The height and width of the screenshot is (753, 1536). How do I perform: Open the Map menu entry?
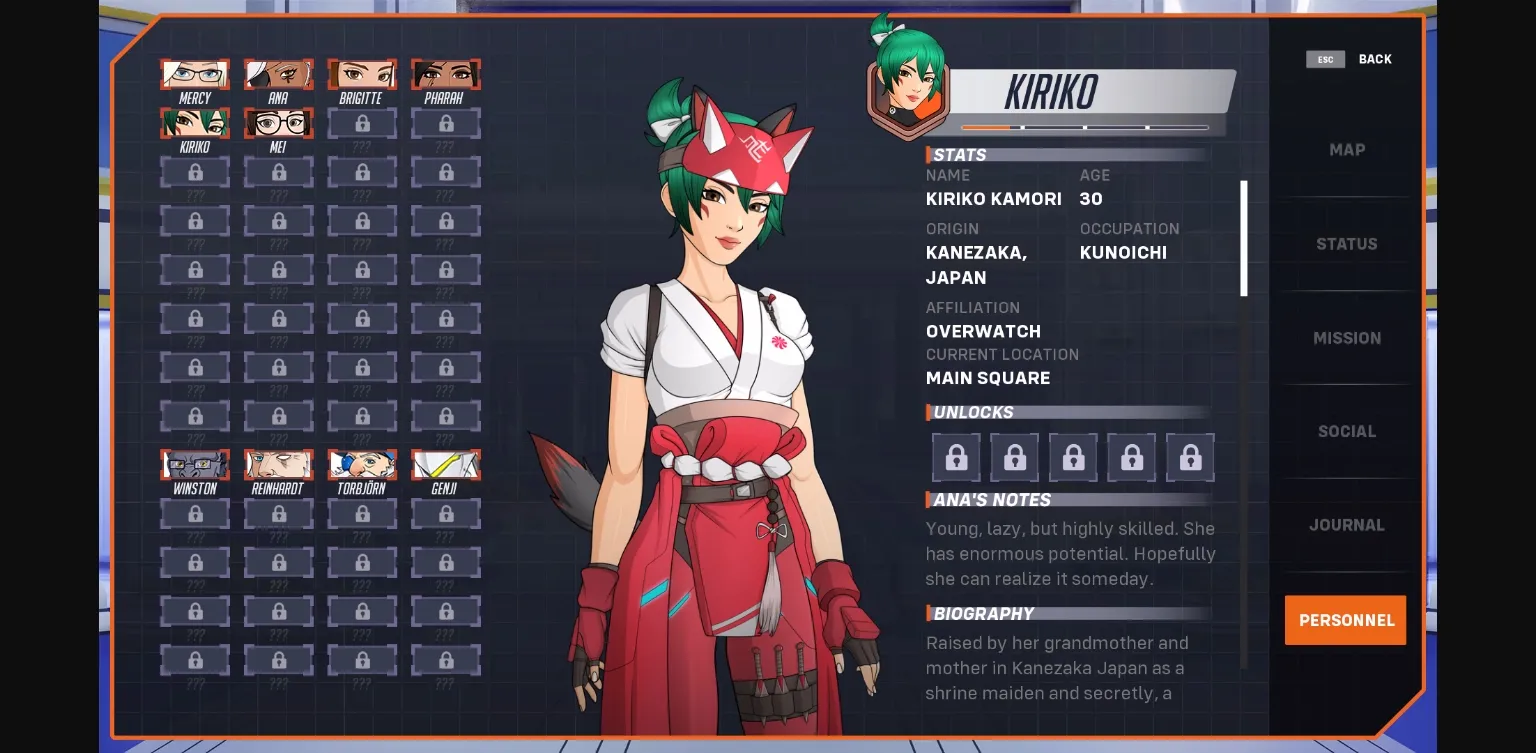pos(1346,150)
